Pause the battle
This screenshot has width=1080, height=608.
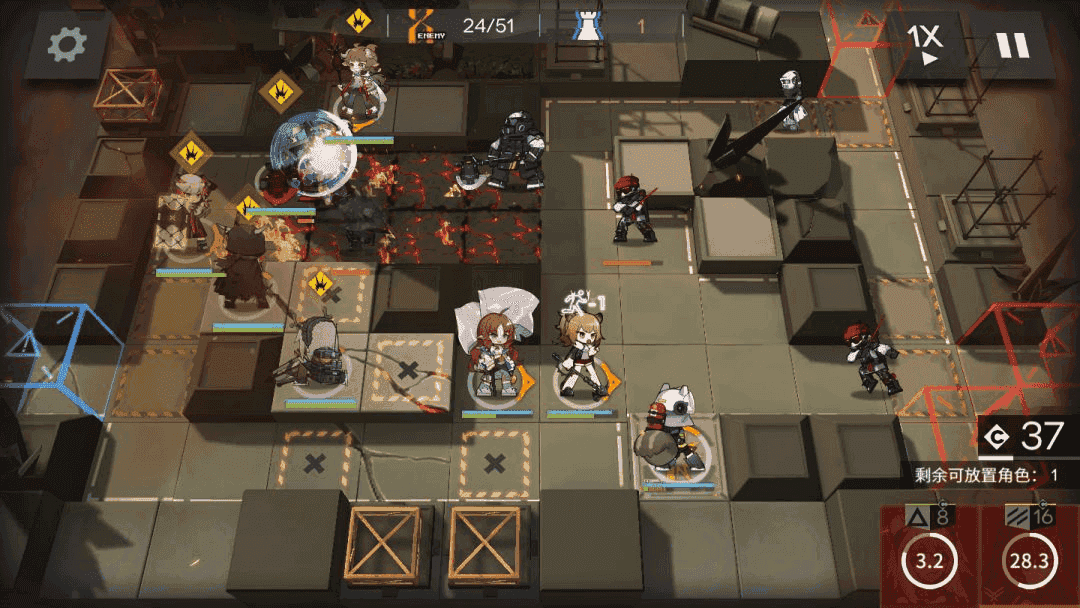(x=1011, y=45)
